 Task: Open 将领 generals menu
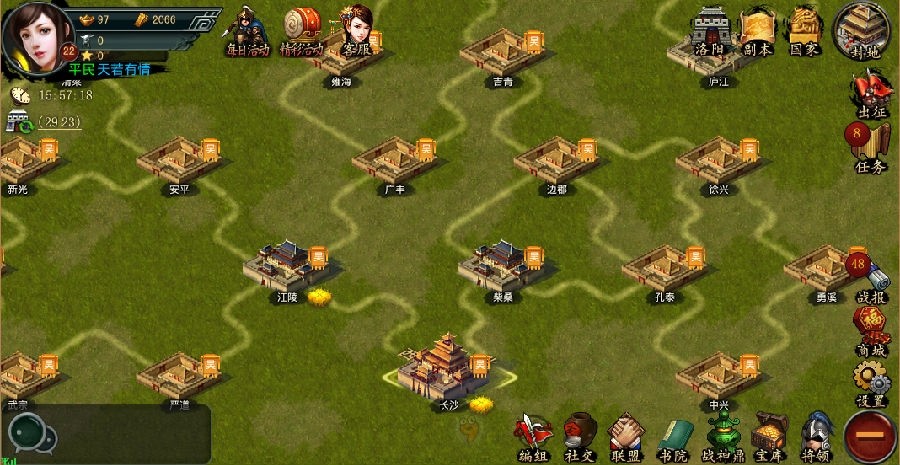pos(817,437)
